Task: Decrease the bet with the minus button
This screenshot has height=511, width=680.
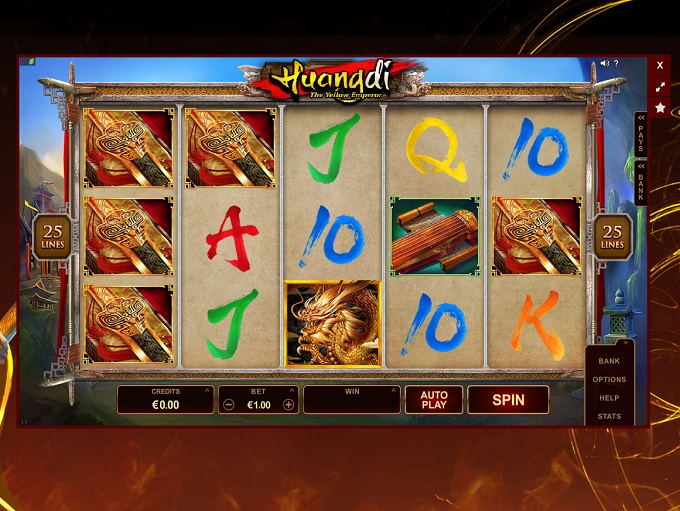Action: [229, 405]
